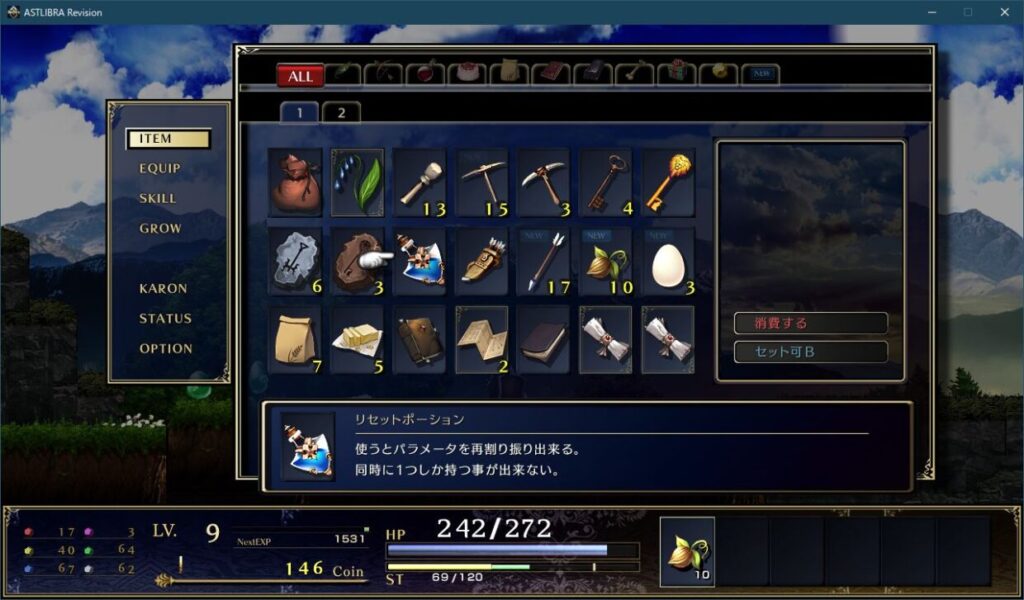The height and width of the screenshot is (600, 1024).
Task: Close the ASTLIBRA Revision window
Action: 1004,12
